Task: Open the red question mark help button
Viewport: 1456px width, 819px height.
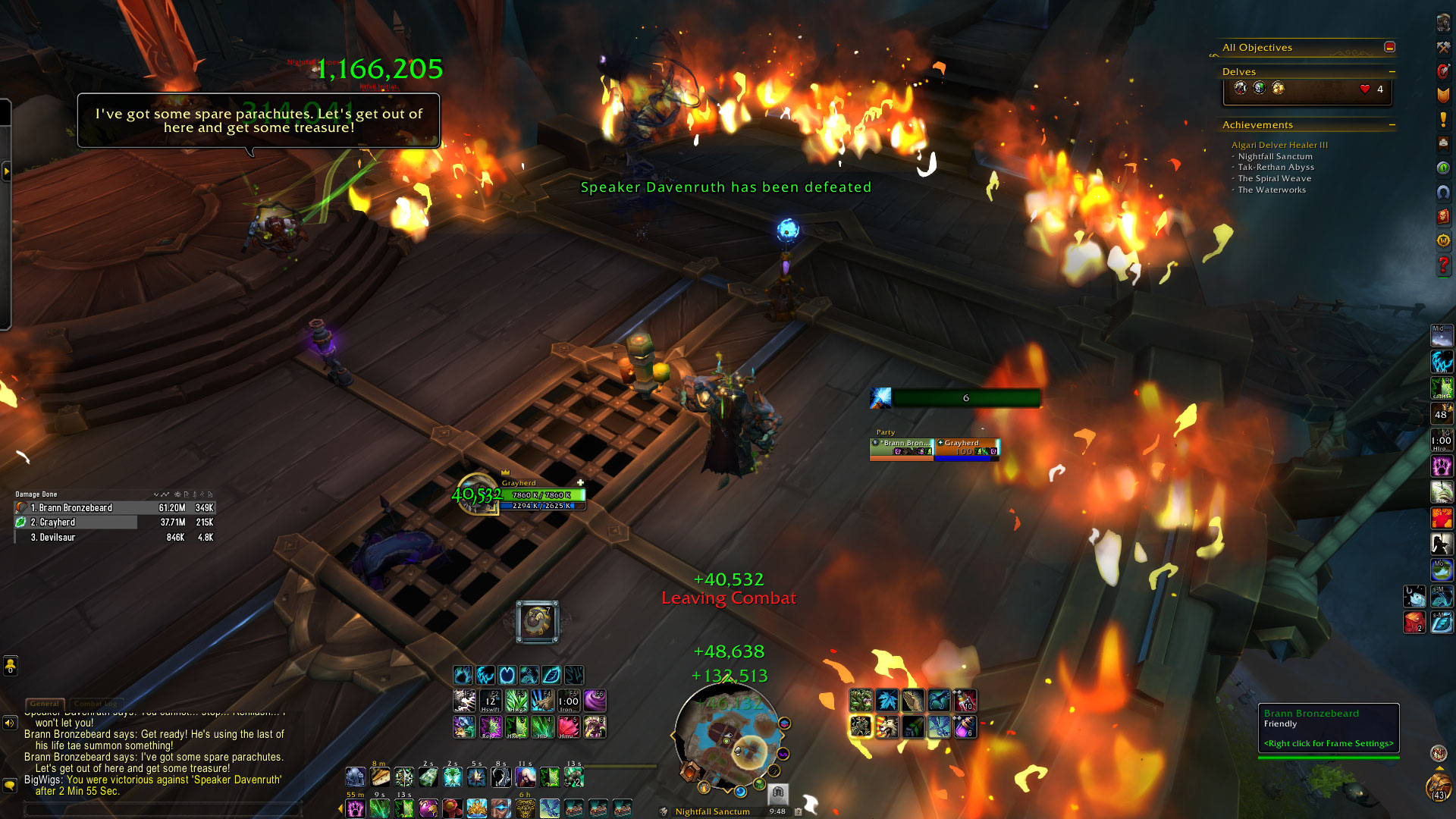Action: point(1442,265)
